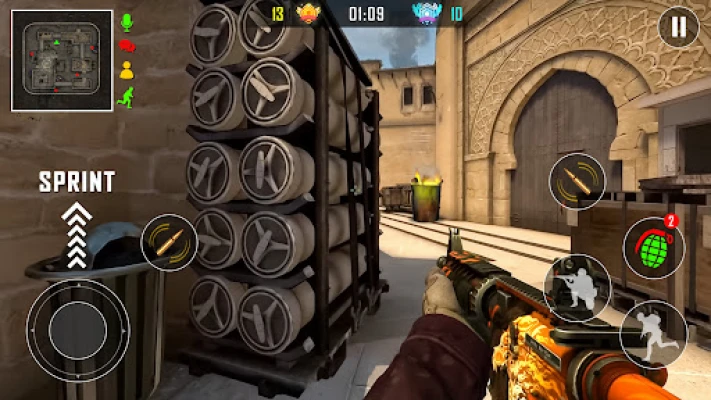Tap the yellow player silhouette icon
This screenshot has height=400, width=711.
point(127,70)
